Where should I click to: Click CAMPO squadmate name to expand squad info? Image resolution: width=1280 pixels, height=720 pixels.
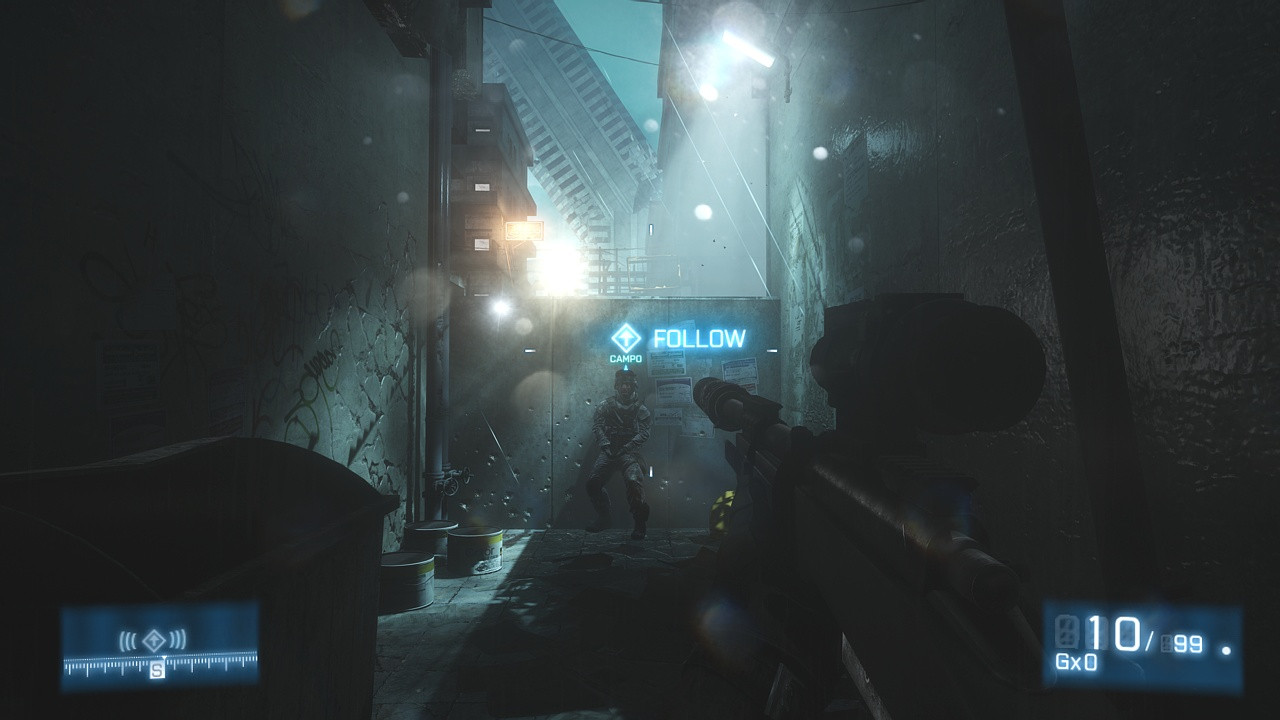pos(626,356)
